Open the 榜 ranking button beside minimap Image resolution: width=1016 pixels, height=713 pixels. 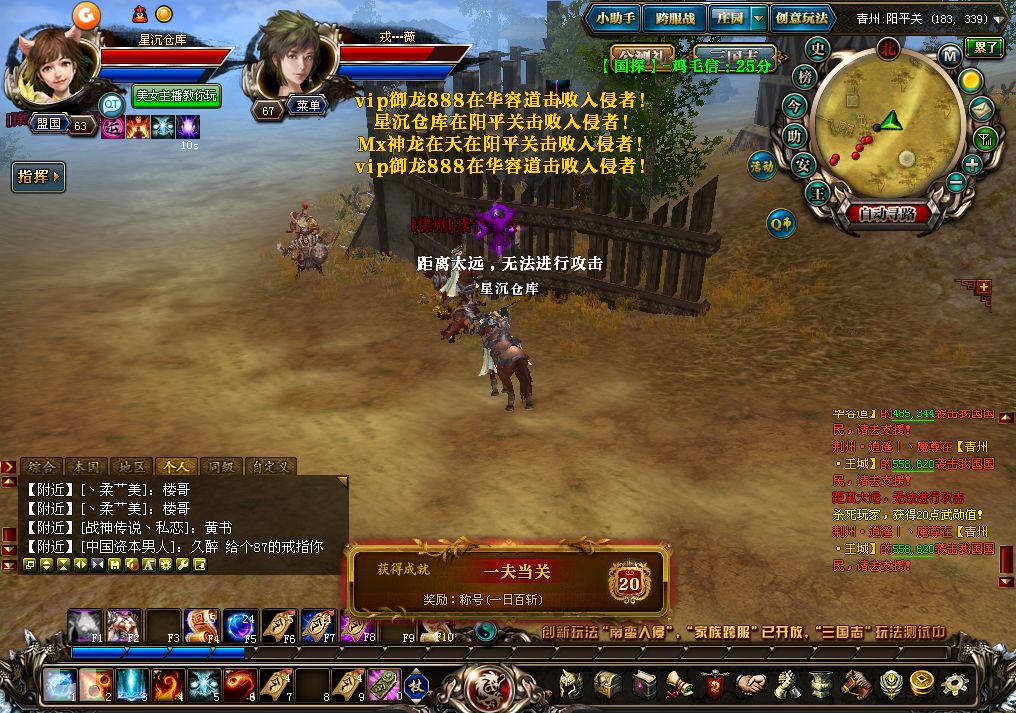[x=804, y=77]
